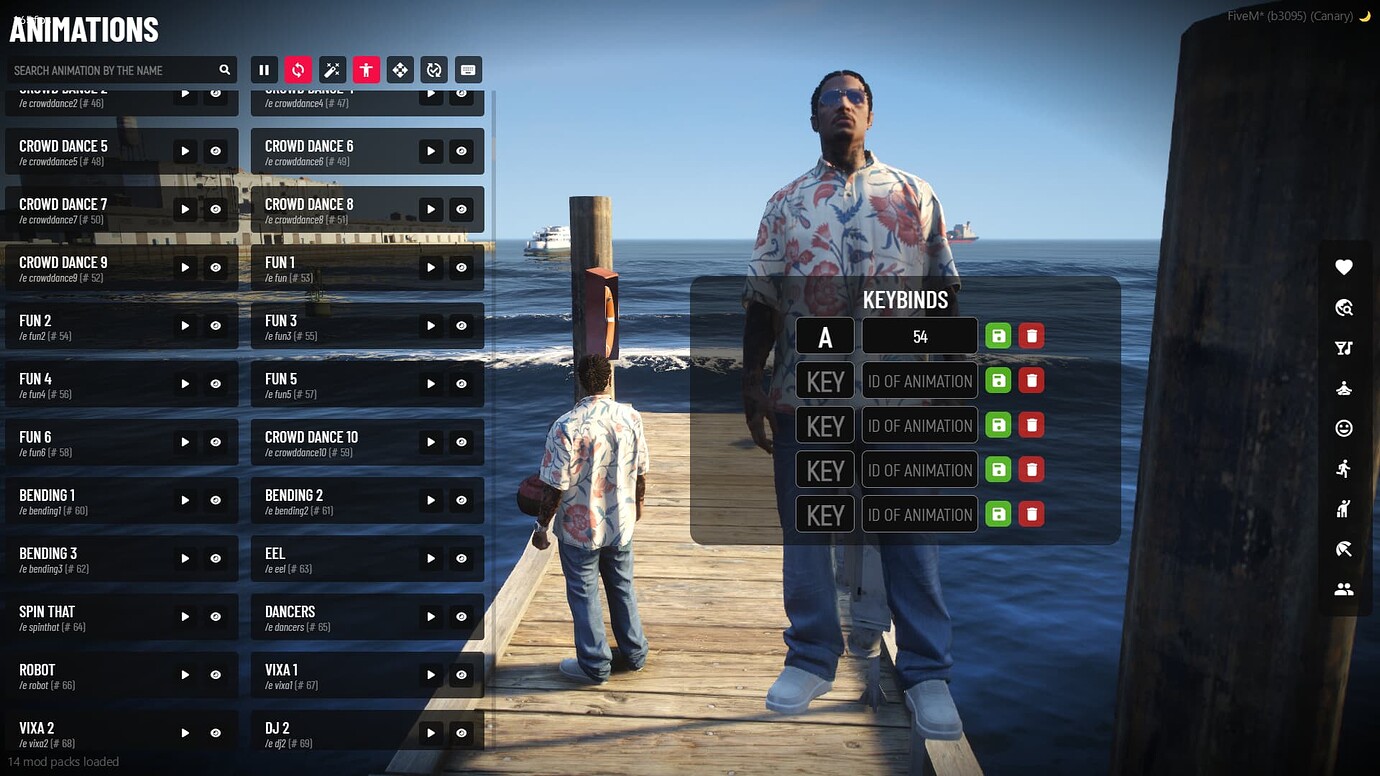Play the Bending 2 animation
1380x776 pixels.
tap(431, 500)
